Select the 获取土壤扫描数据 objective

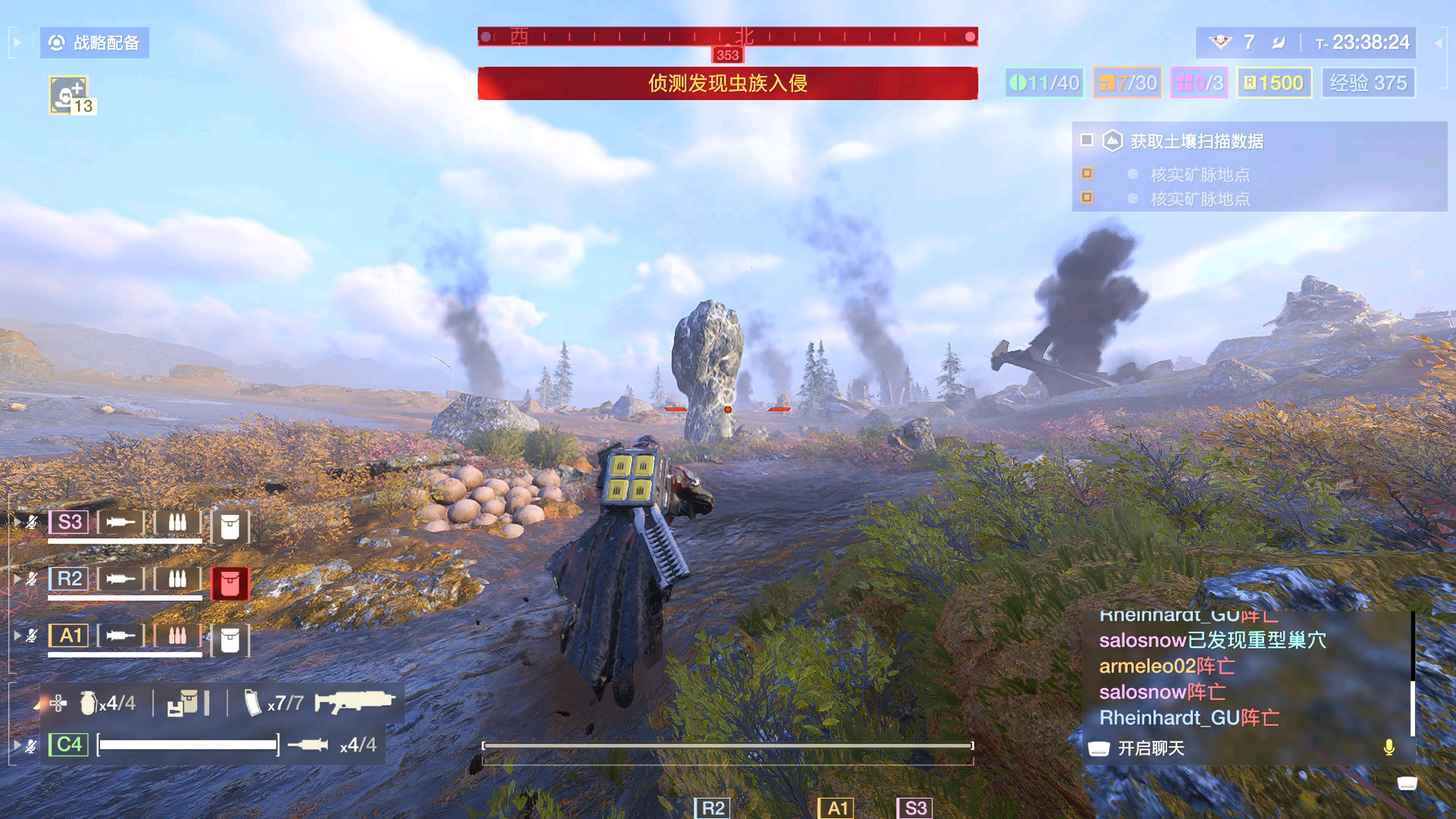pos(1197,141)
